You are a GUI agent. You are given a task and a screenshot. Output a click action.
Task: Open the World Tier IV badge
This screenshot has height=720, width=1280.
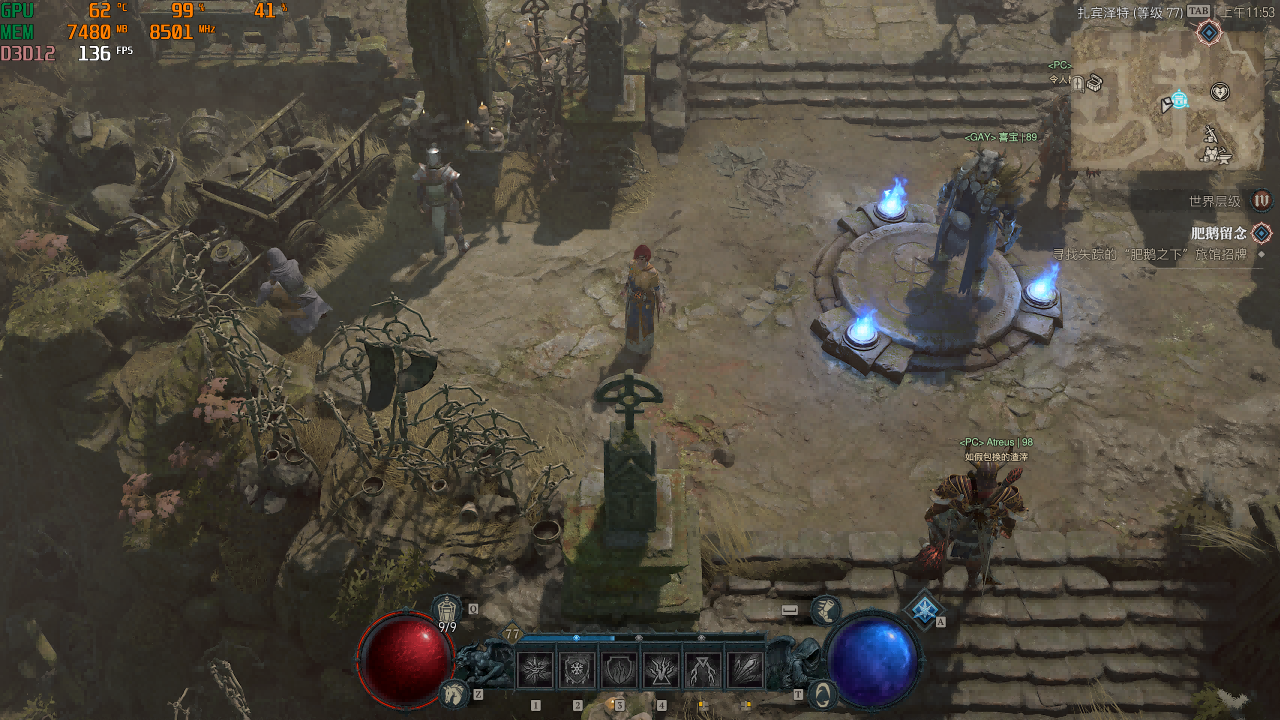(1262, 200)
